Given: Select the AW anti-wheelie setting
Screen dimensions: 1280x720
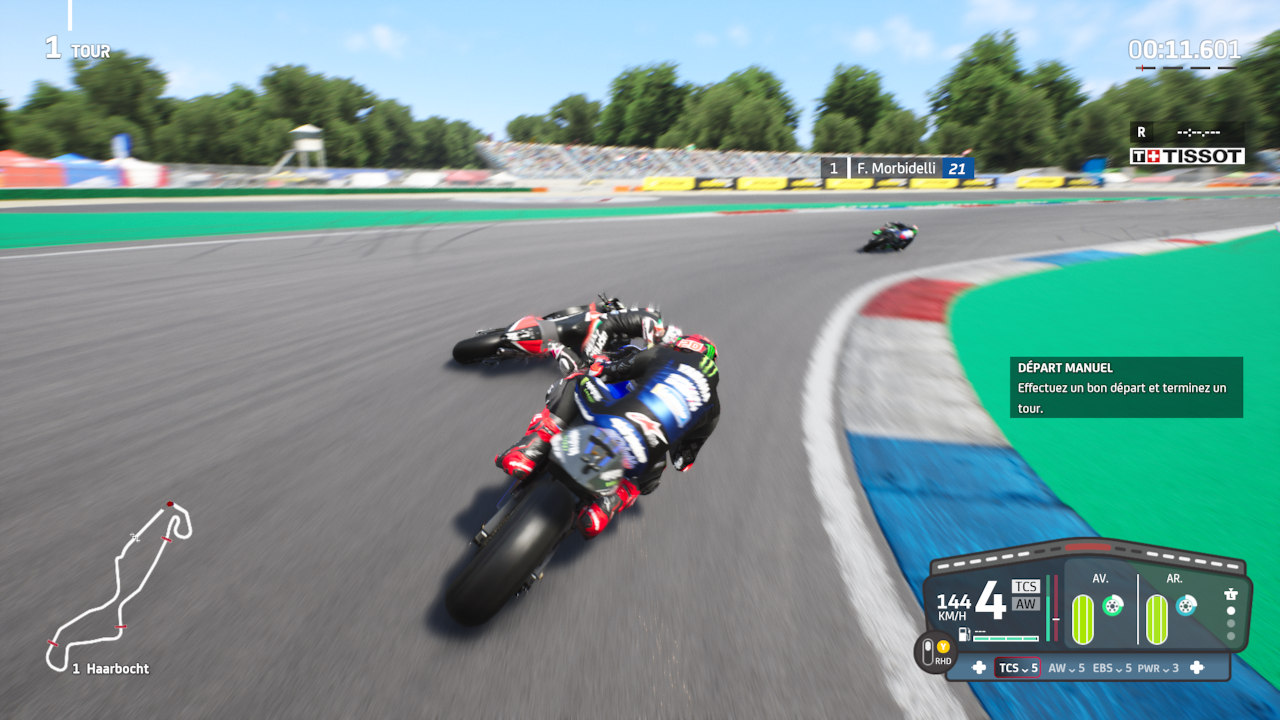Looking at the screenshot, I should tap(1066, 668).
